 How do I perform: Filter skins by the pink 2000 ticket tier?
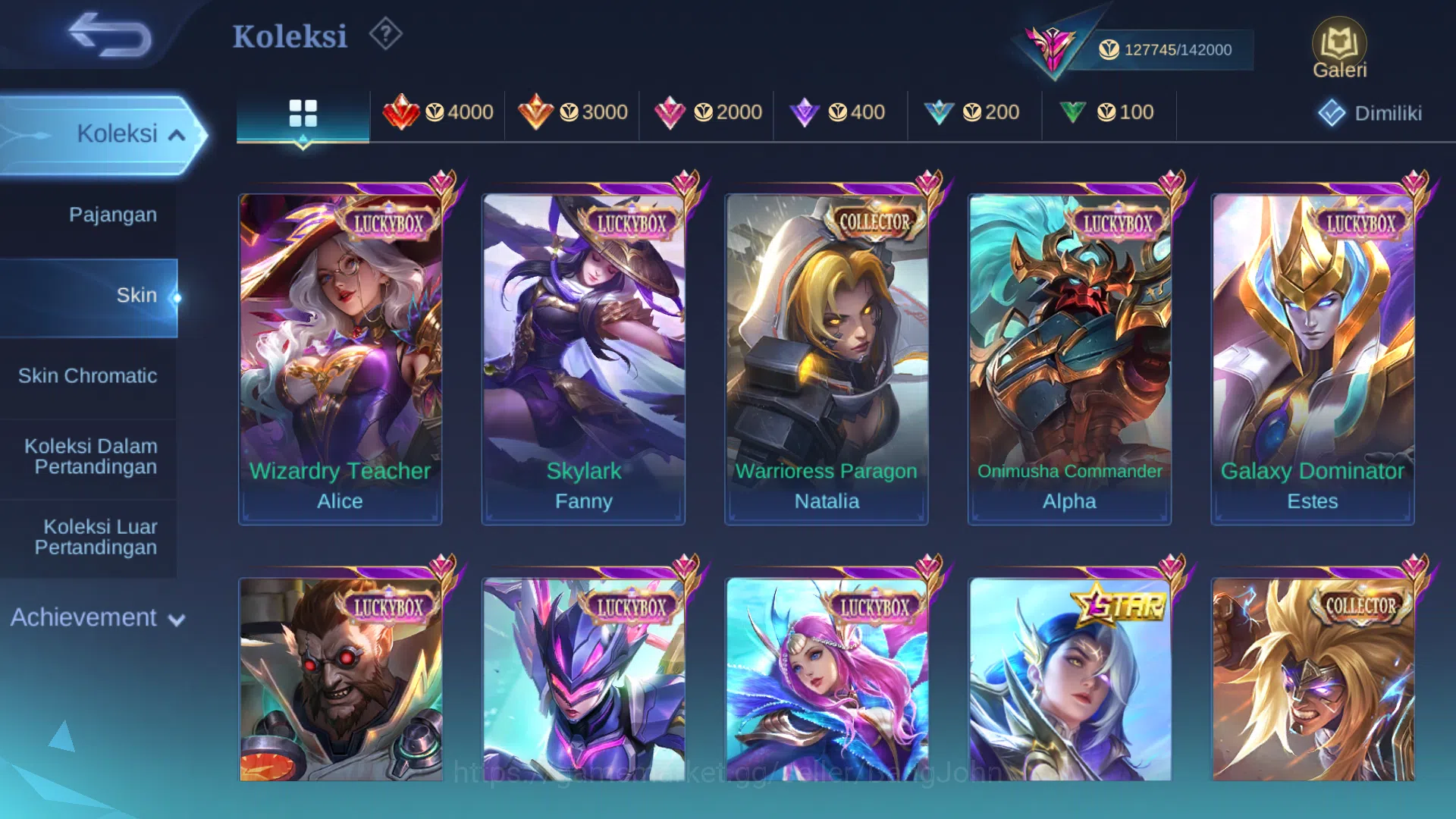pyautogui.click(x=708, y=112)
